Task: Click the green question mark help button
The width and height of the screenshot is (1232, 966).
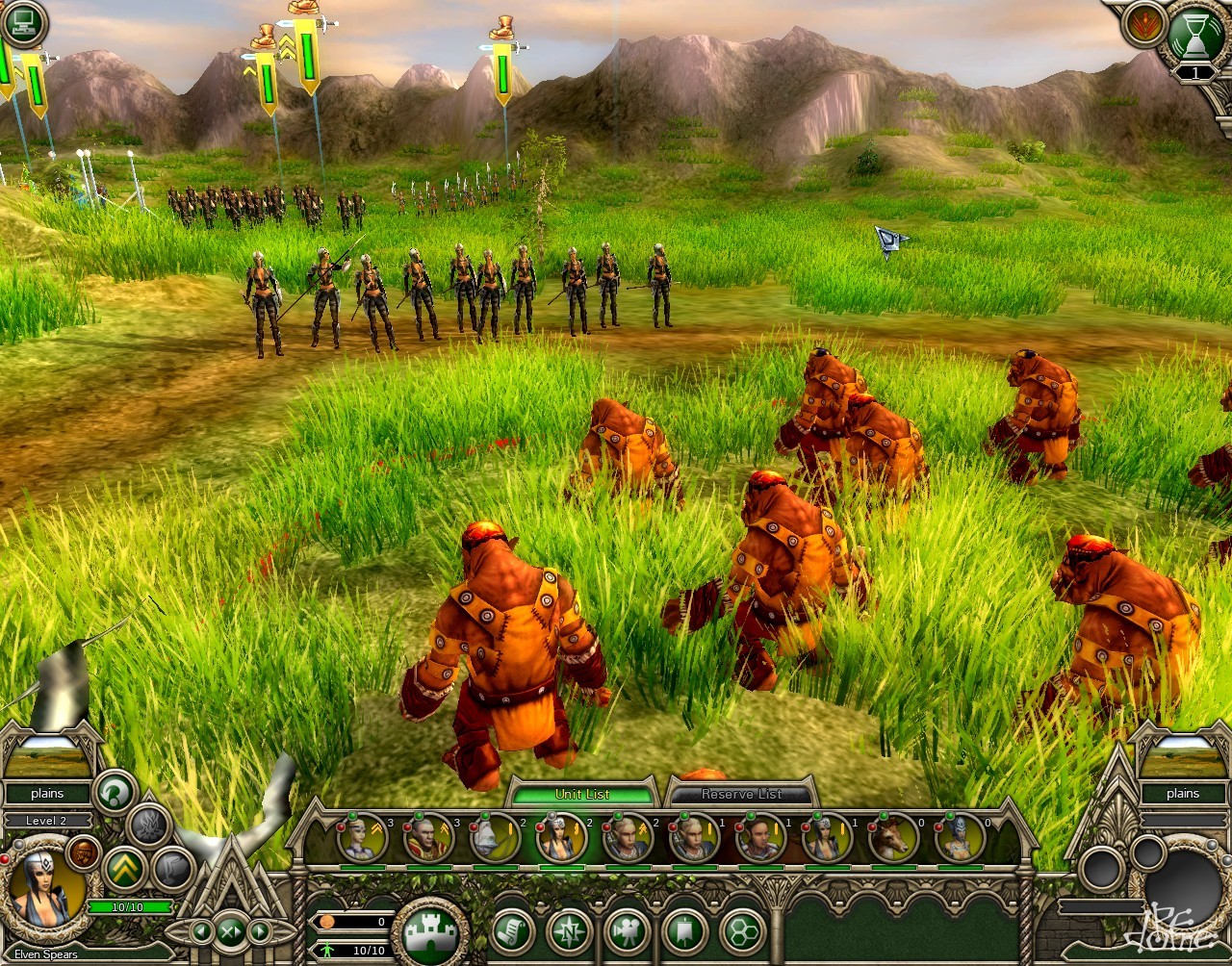Action: [115, 793]
